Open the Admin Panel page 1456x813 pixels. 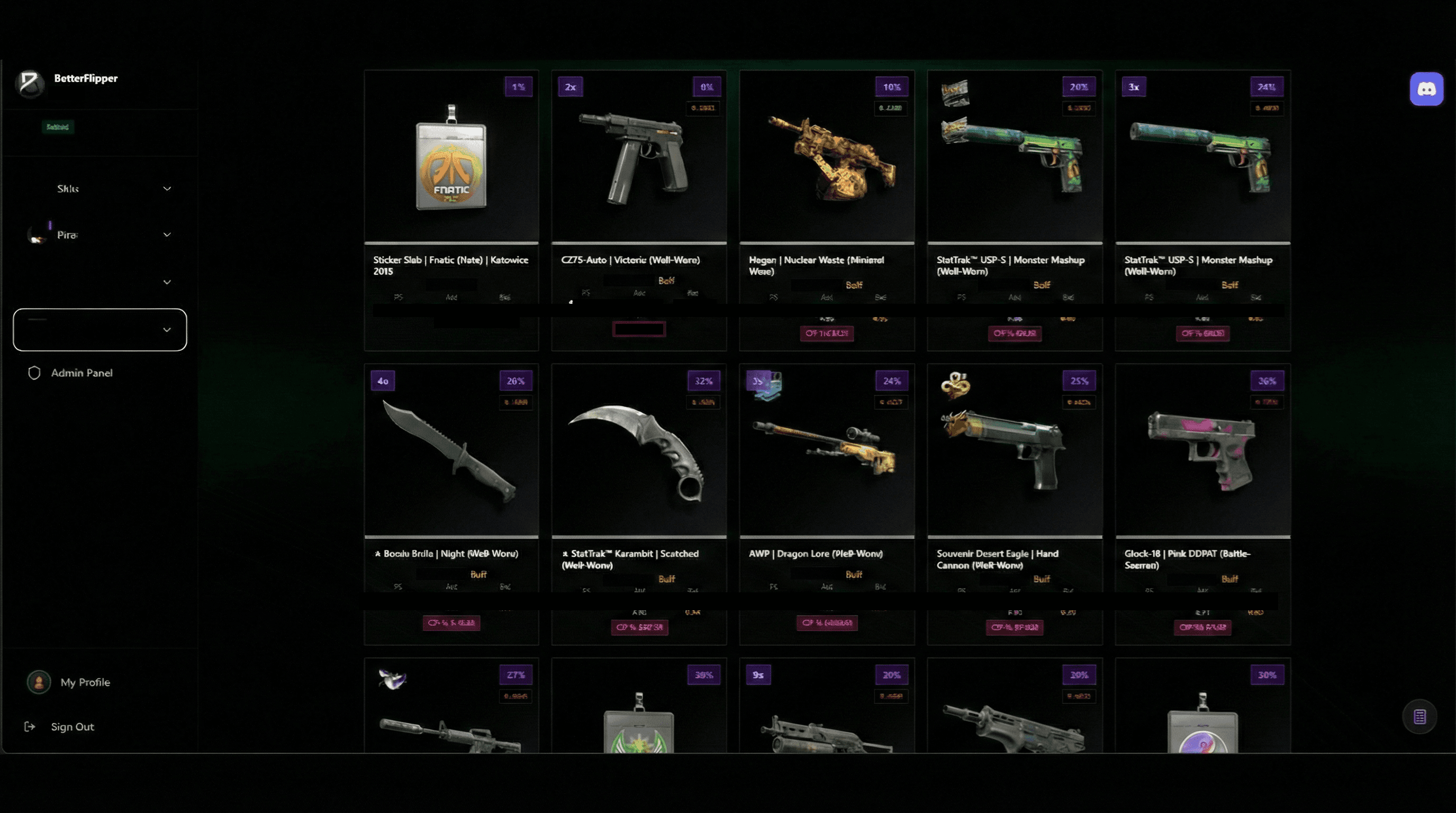82,373
